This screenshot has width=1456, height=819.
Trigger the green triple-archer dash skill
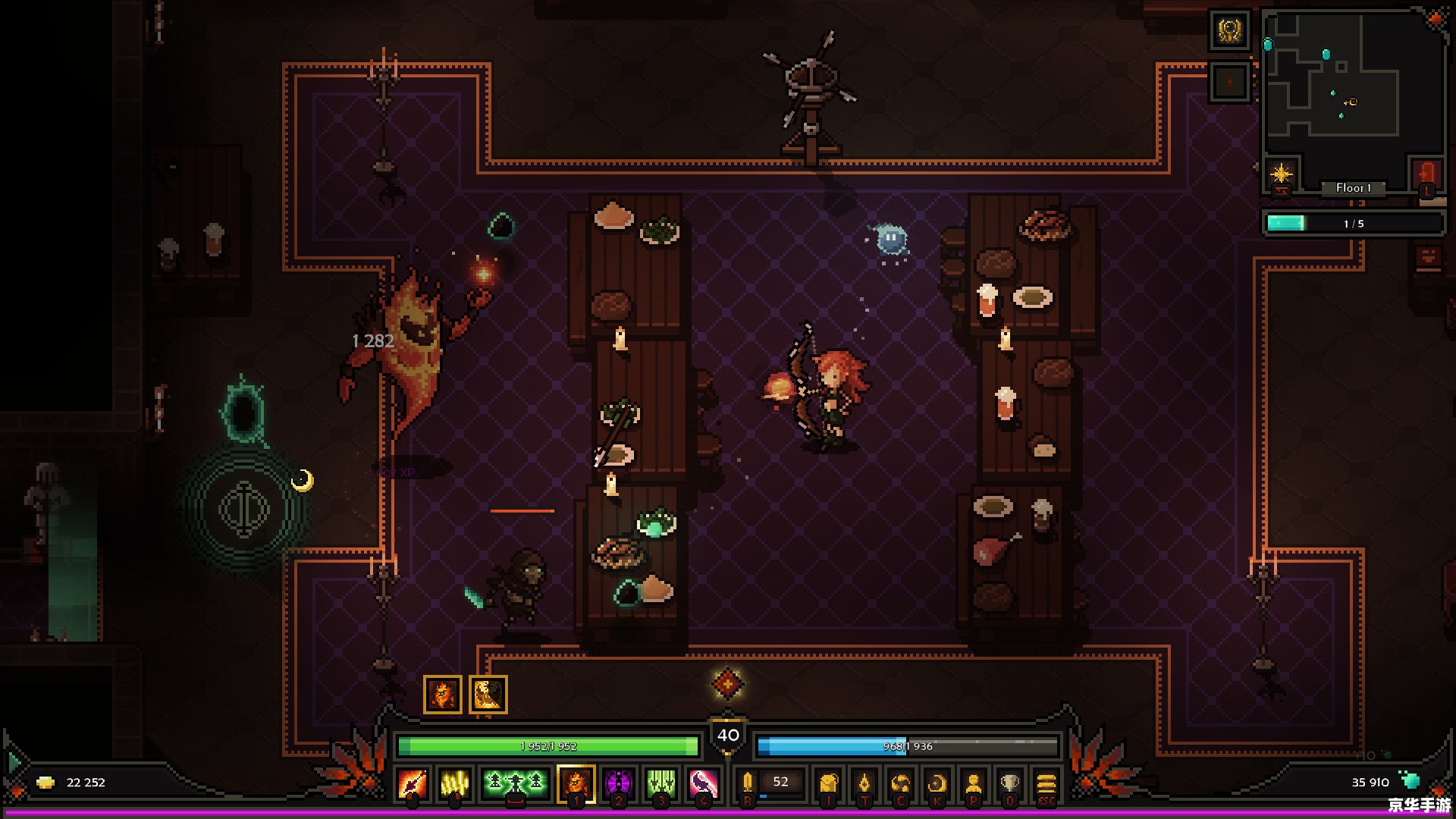pyautogui.click(x=515, y=783)
